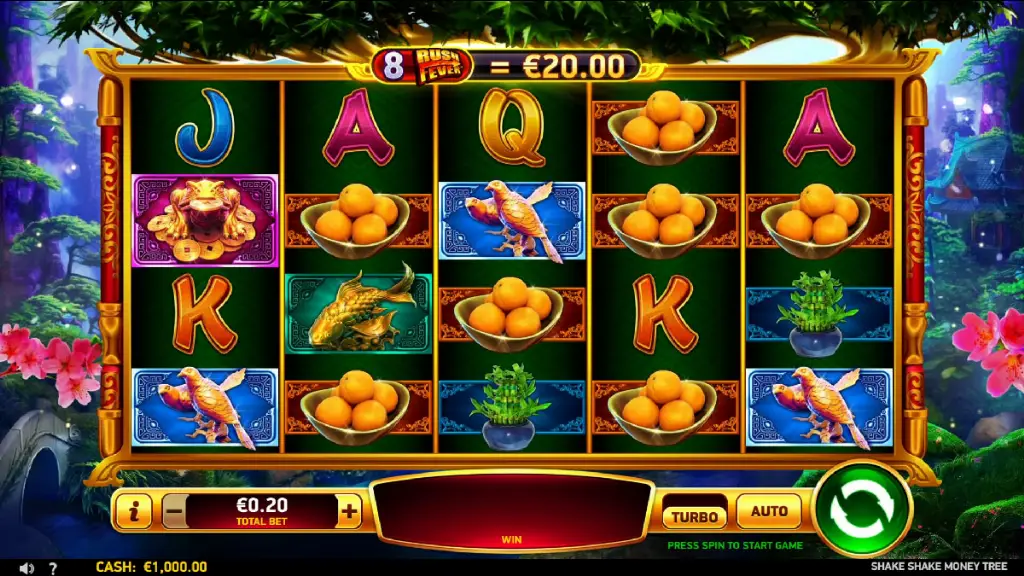Viewport: 1024px width, 576px height.
Task: Open the Auto spin options
Action: [x=769, y=511]
